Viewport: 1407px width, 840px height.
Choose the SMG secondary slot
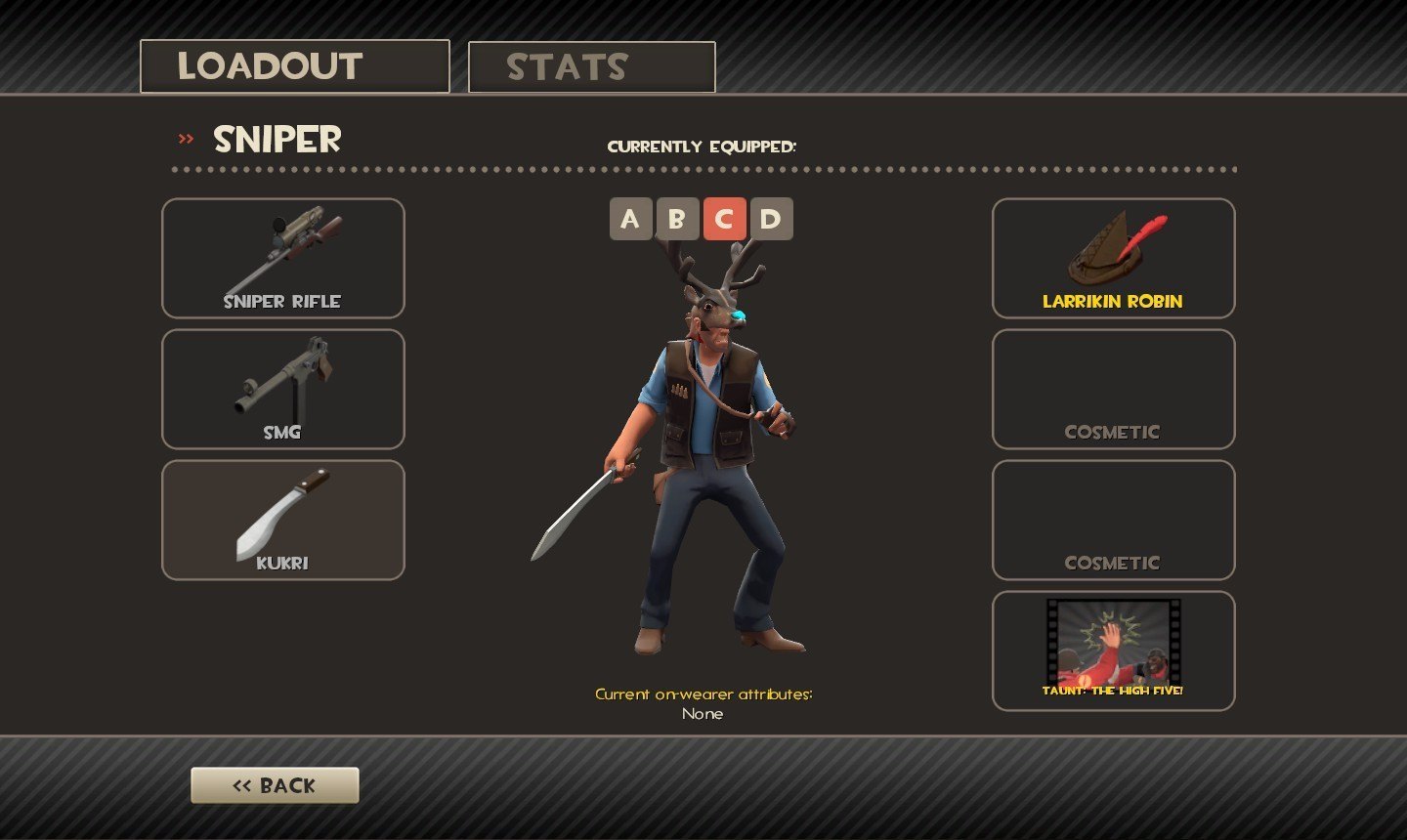(283, 390)
